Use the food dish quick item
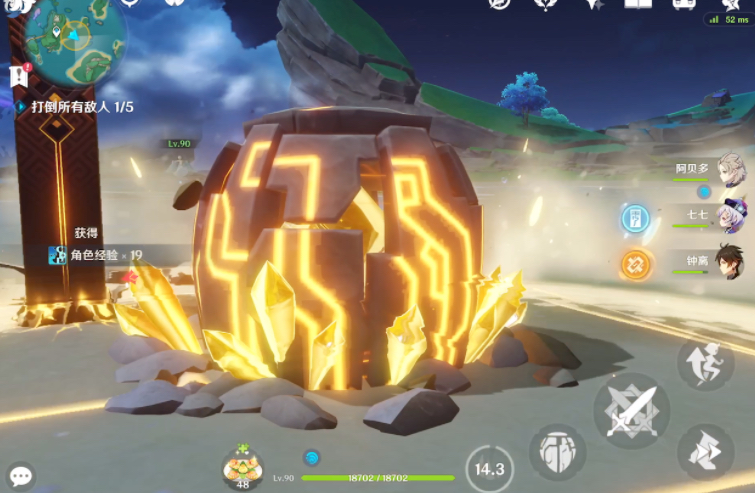This screenshot has width=755, height=493. point(242,465)
